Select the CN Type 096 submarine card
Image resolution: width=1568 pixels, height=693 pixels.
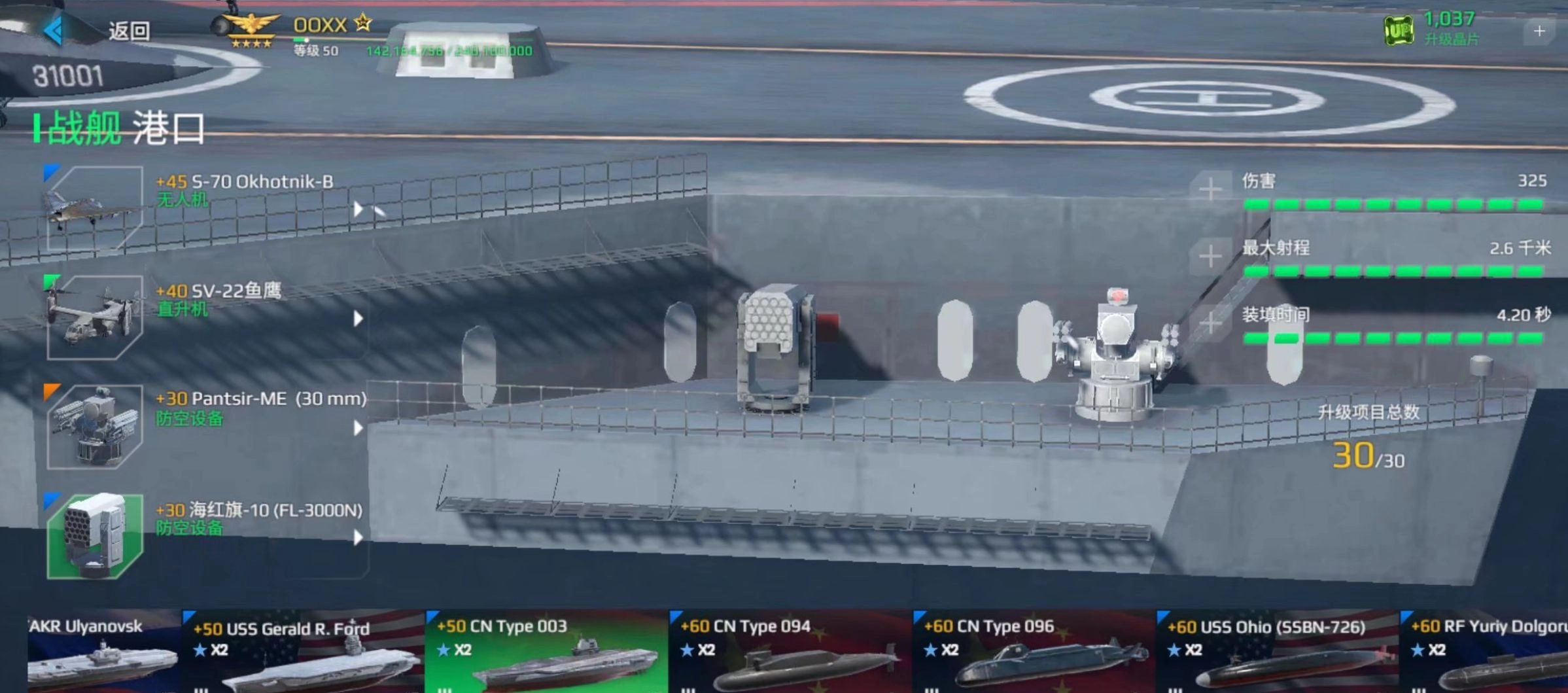1034,651
